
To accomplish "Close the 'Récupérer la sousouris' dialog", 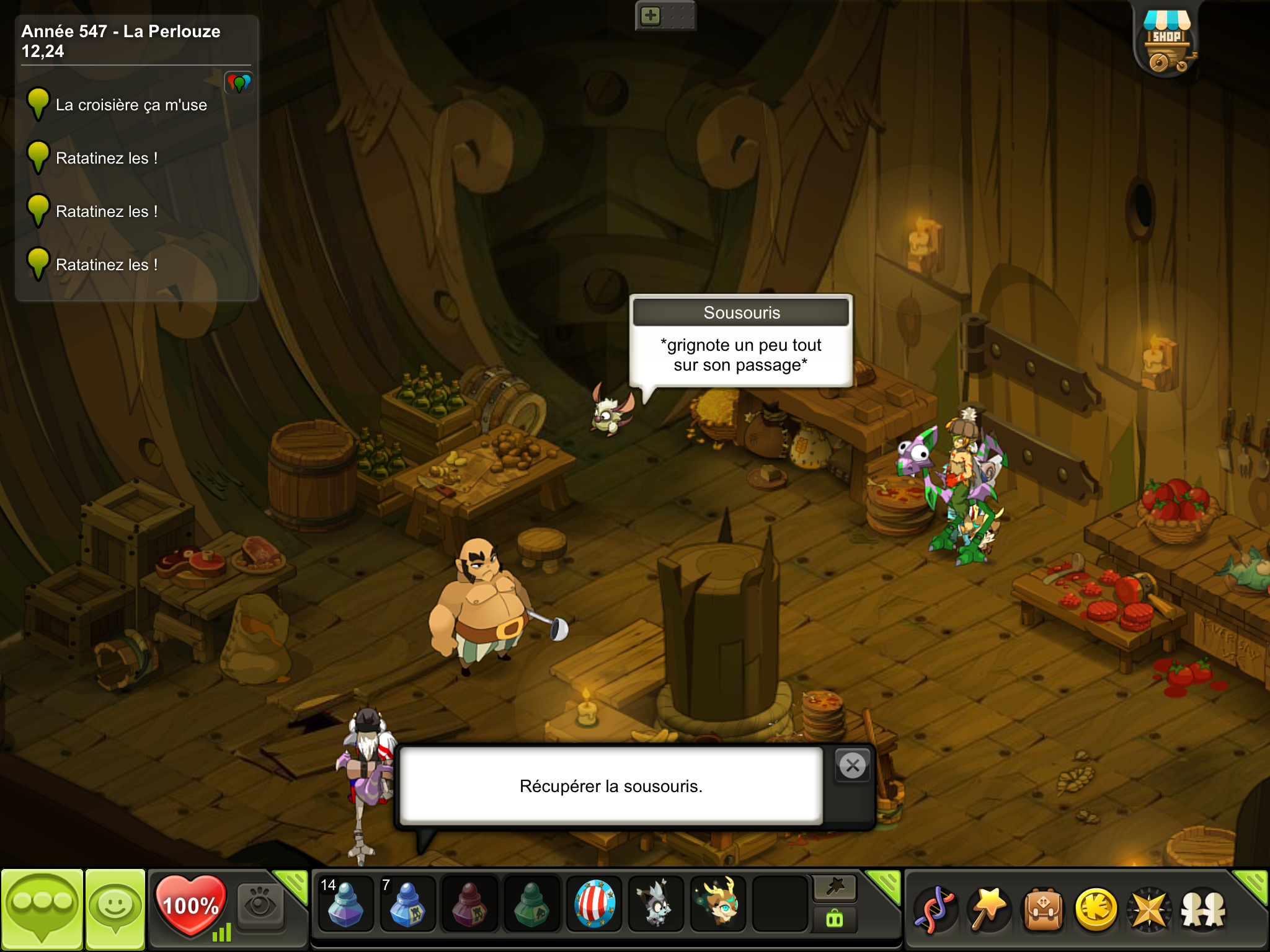I will coord(853,766).
